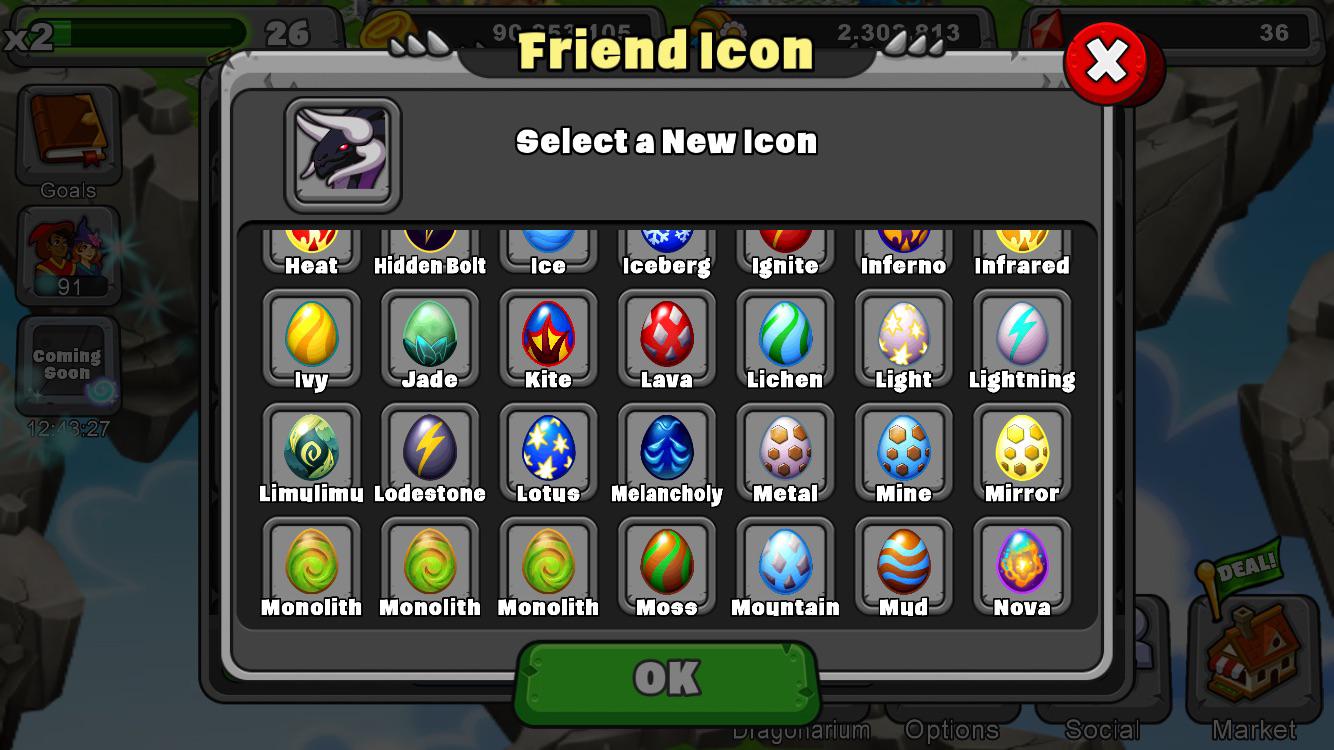Select the Lava egg icon
The image size is (1334, 750).
(x=667, y=335)
